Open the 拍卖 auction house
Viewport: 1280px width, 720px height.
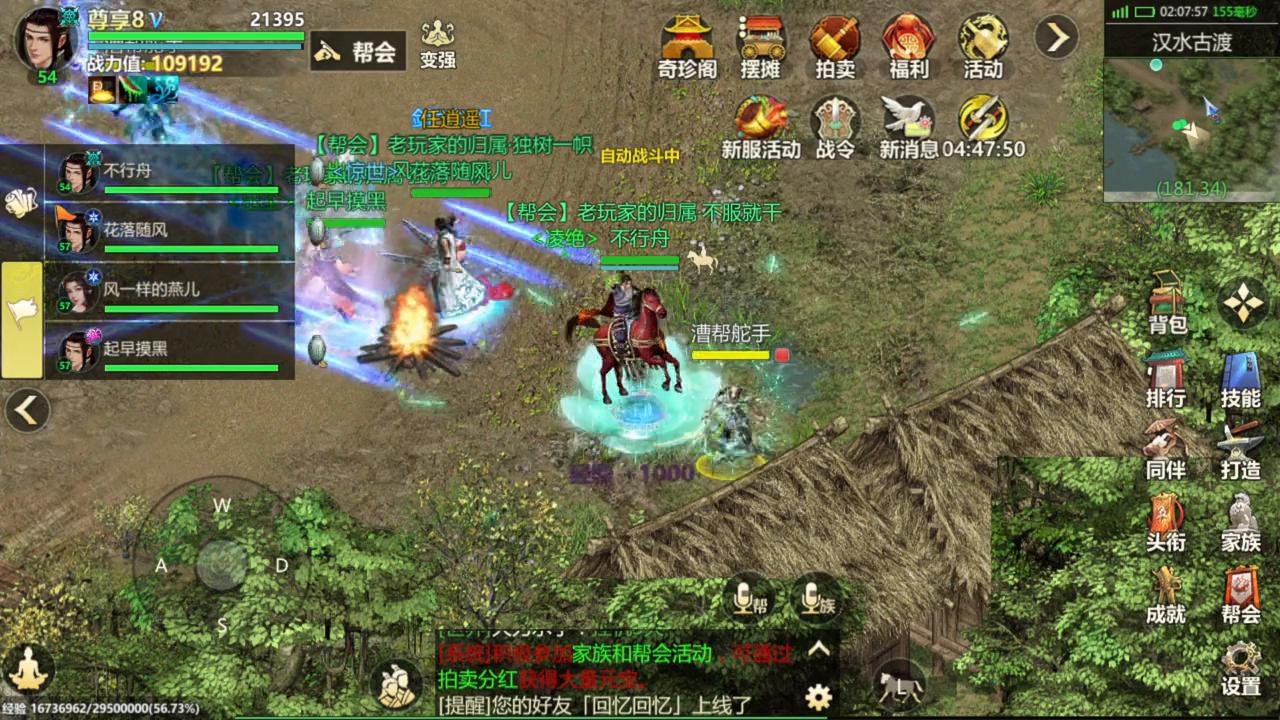point(835,46)
